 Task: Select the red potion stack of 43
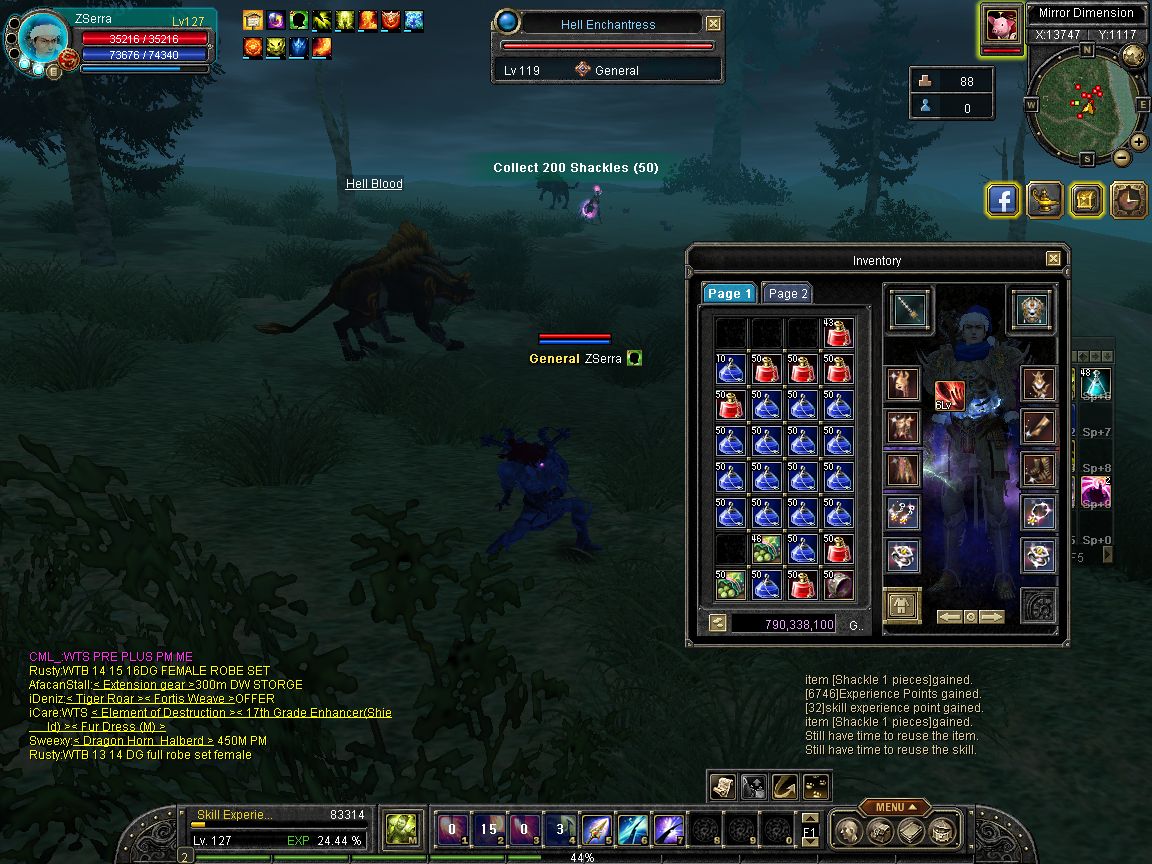[x=838, y=333]
